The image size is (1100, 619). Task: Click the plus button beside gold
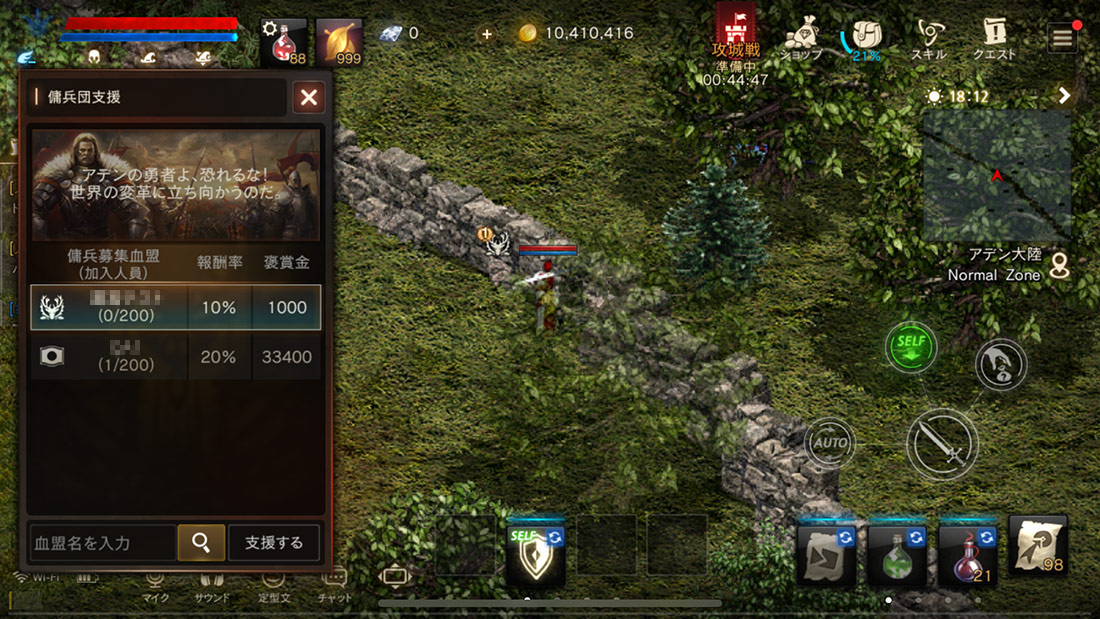point(487,34)
